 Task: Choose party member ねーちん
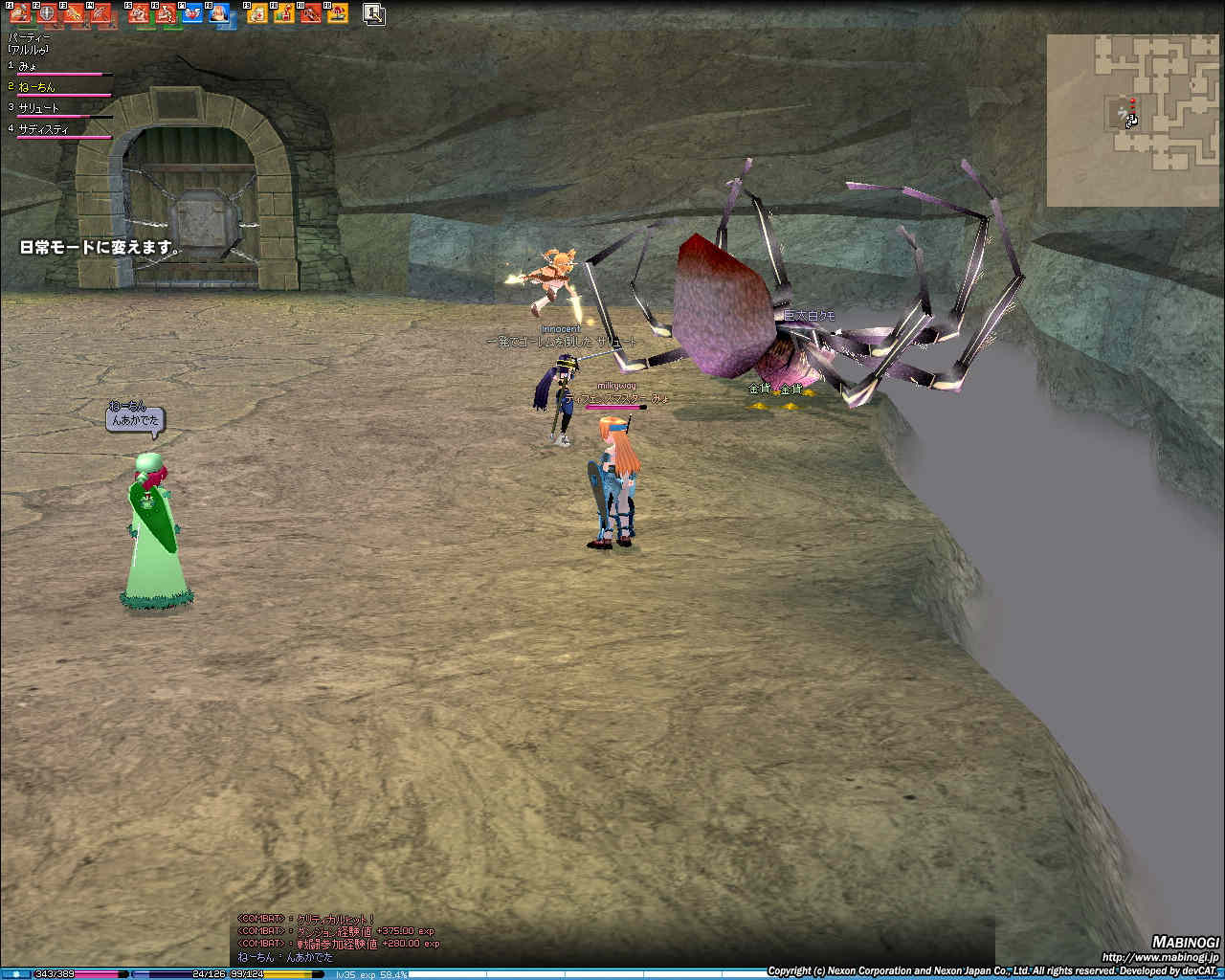pos(37,87)
